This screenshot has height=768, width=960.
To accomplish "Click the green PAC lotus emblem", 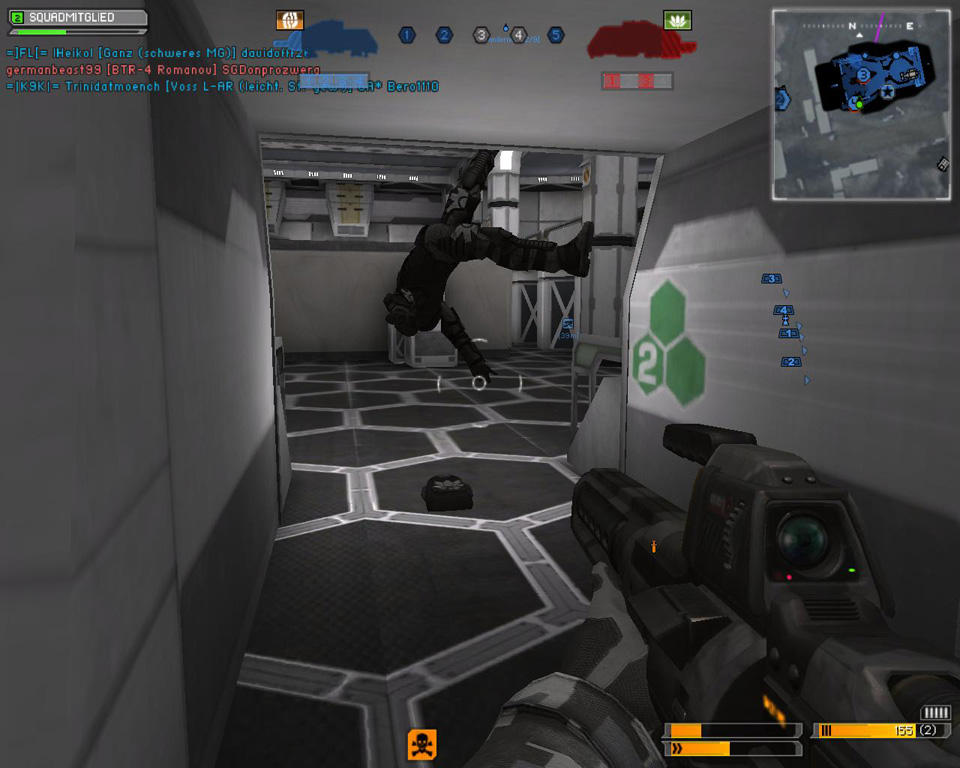I will [677, 20].
